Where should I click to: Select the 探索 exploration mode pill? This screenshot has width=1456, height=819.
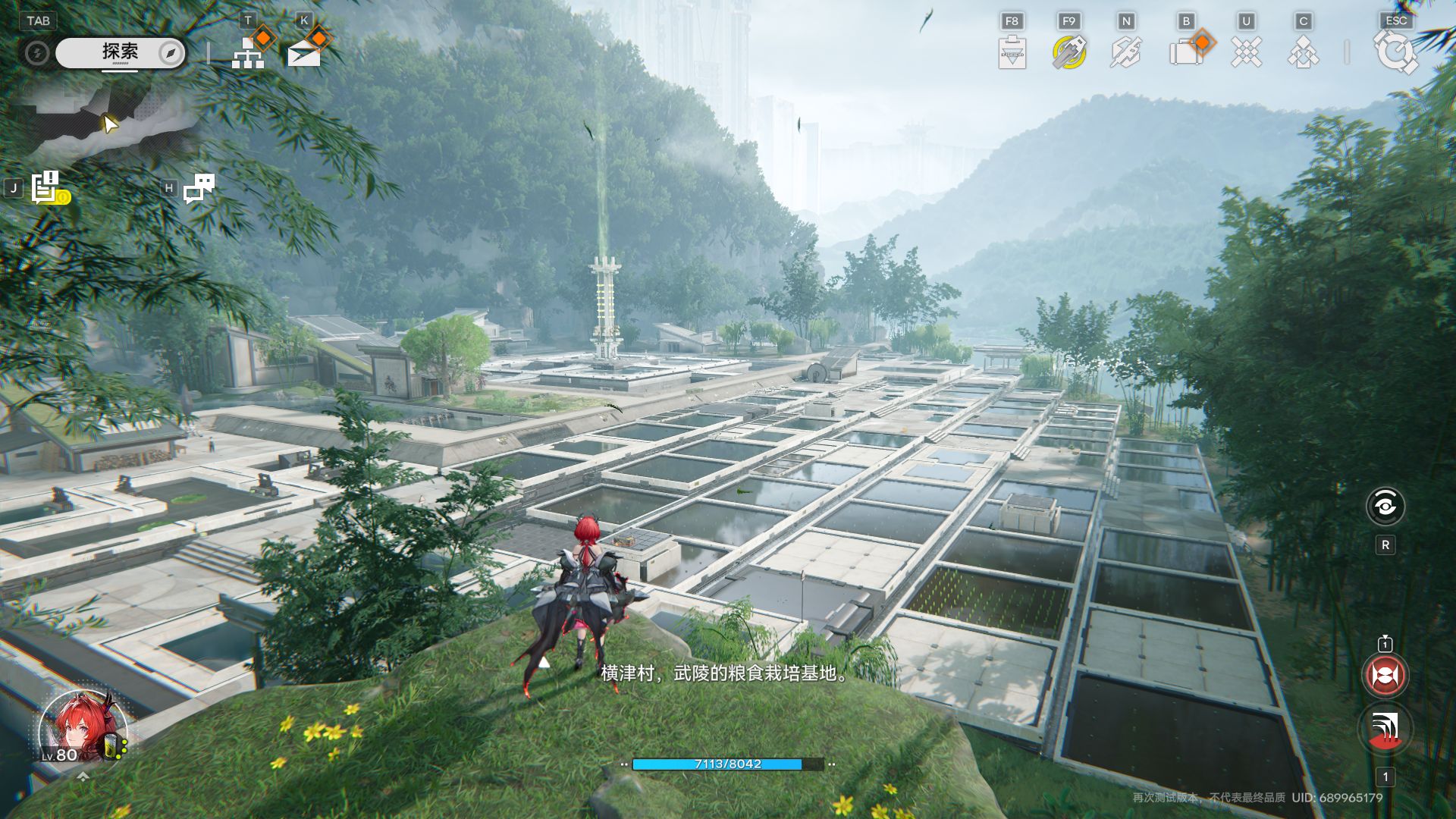pyautogui.click(x=120, y=52)
